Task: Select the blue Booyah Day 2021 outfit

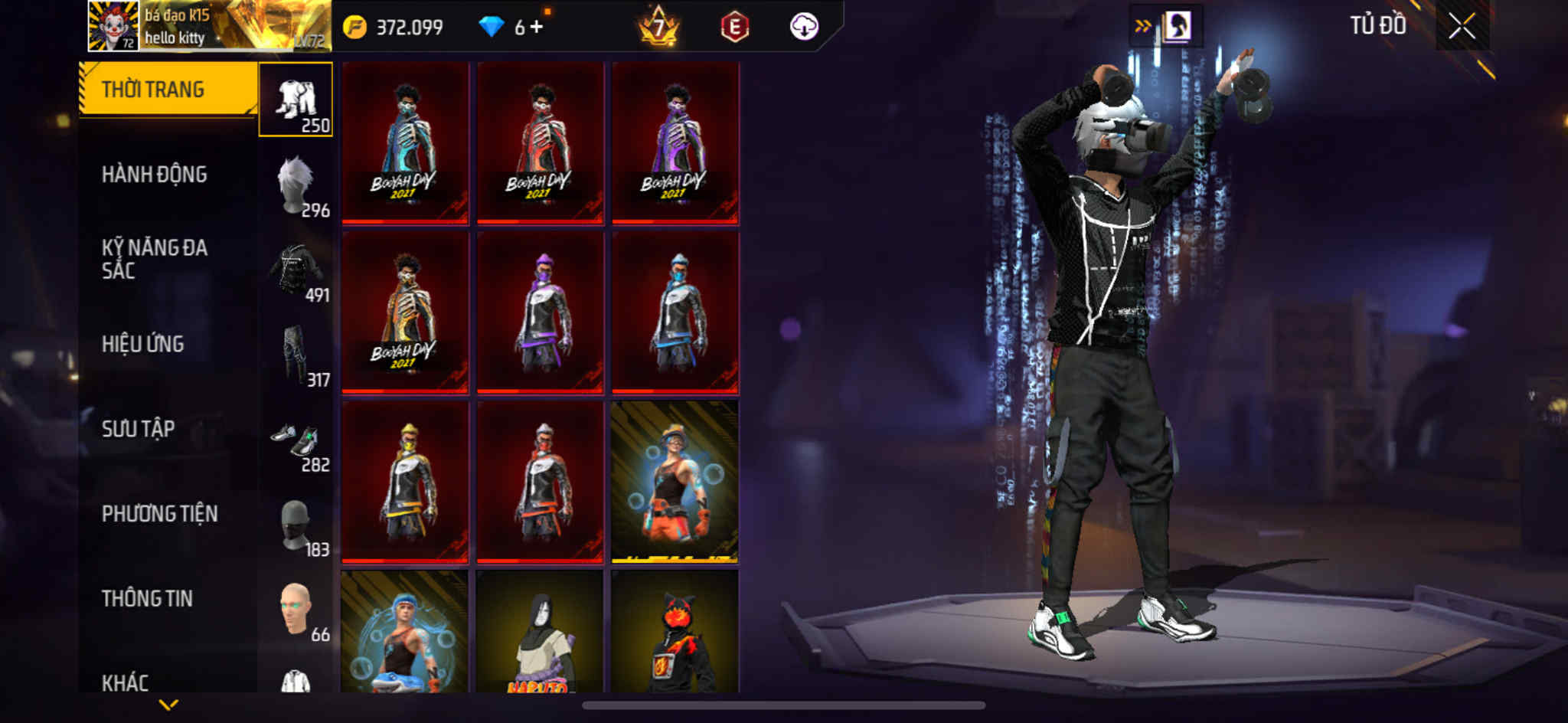Action: click(405, 143)
